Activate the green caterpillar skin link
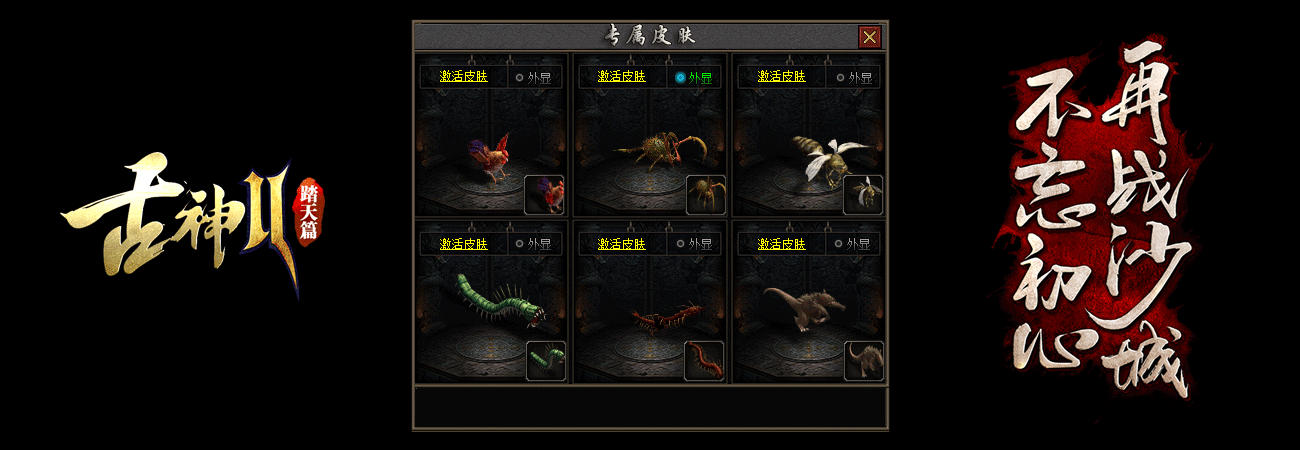Viewport: 1300px width, 450px height. point(464,243)
